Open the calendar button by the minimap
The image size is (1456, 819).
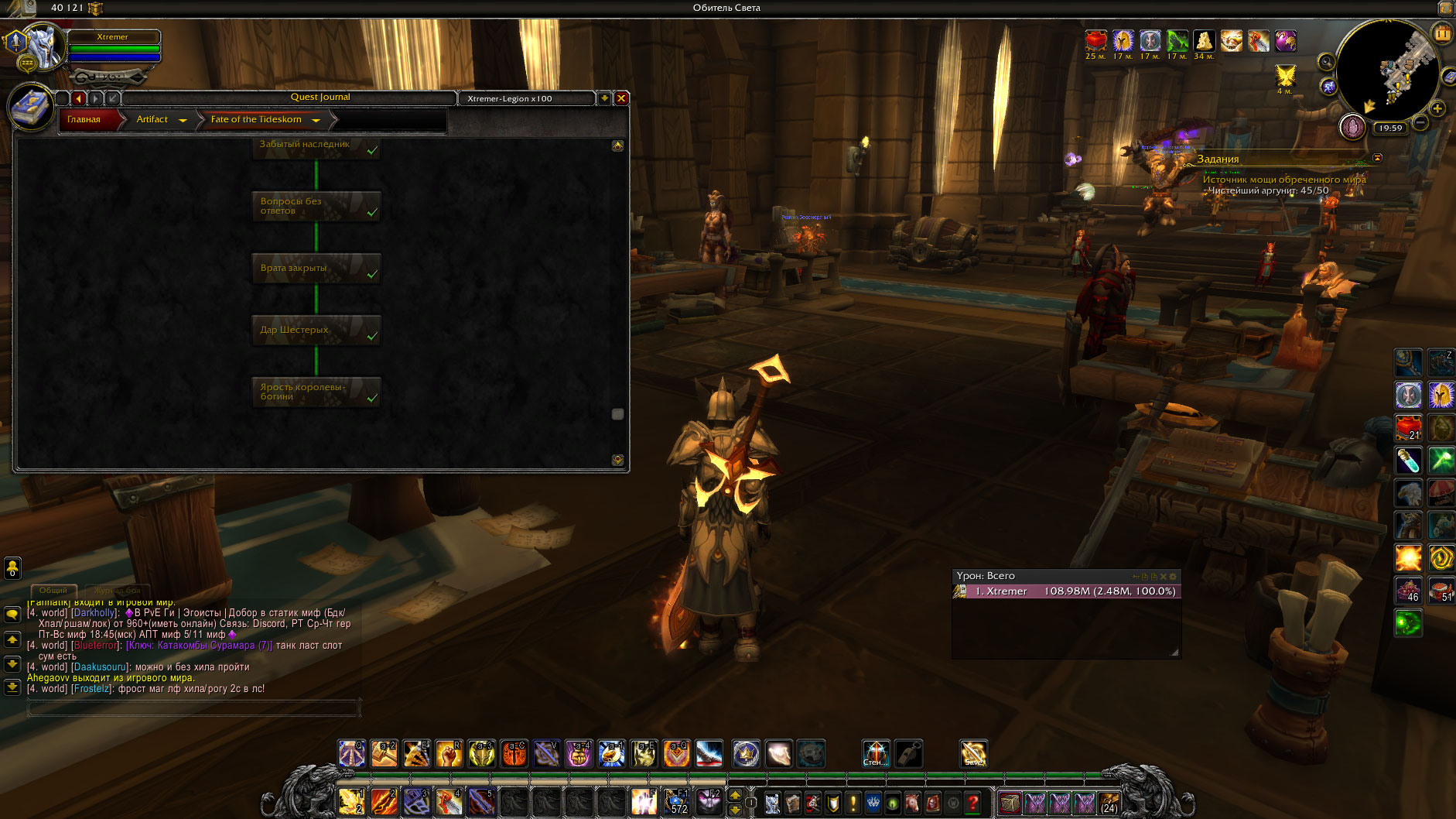(1443, 33)
